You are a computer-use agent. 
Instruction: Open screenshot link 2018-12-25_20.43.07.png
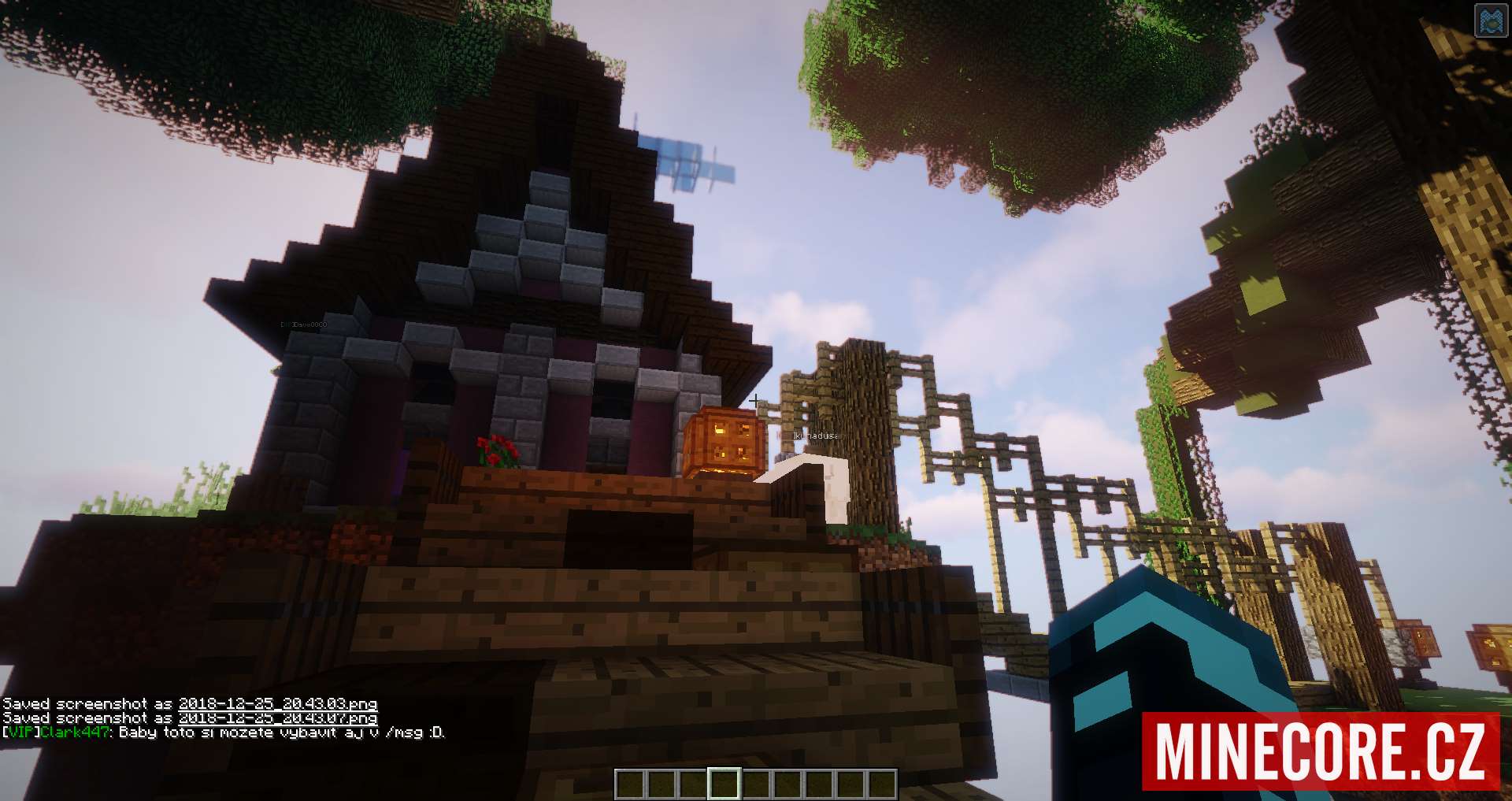click(277, 718)
